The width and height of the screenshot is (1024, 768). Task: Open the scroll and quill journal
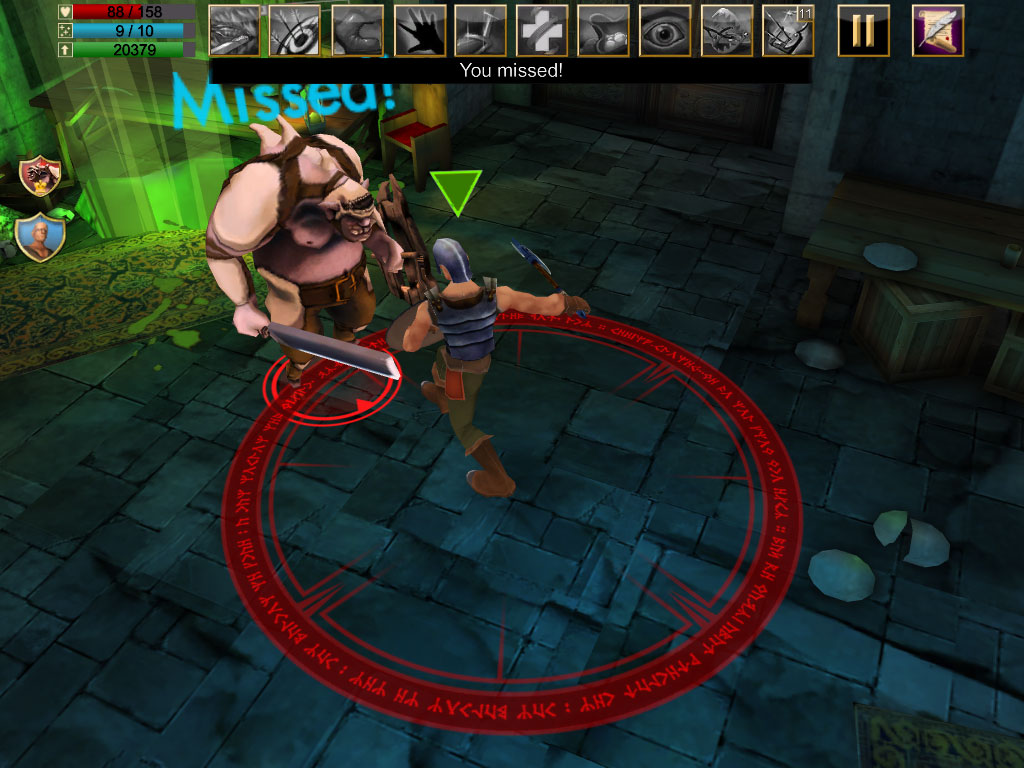point(938,31)
